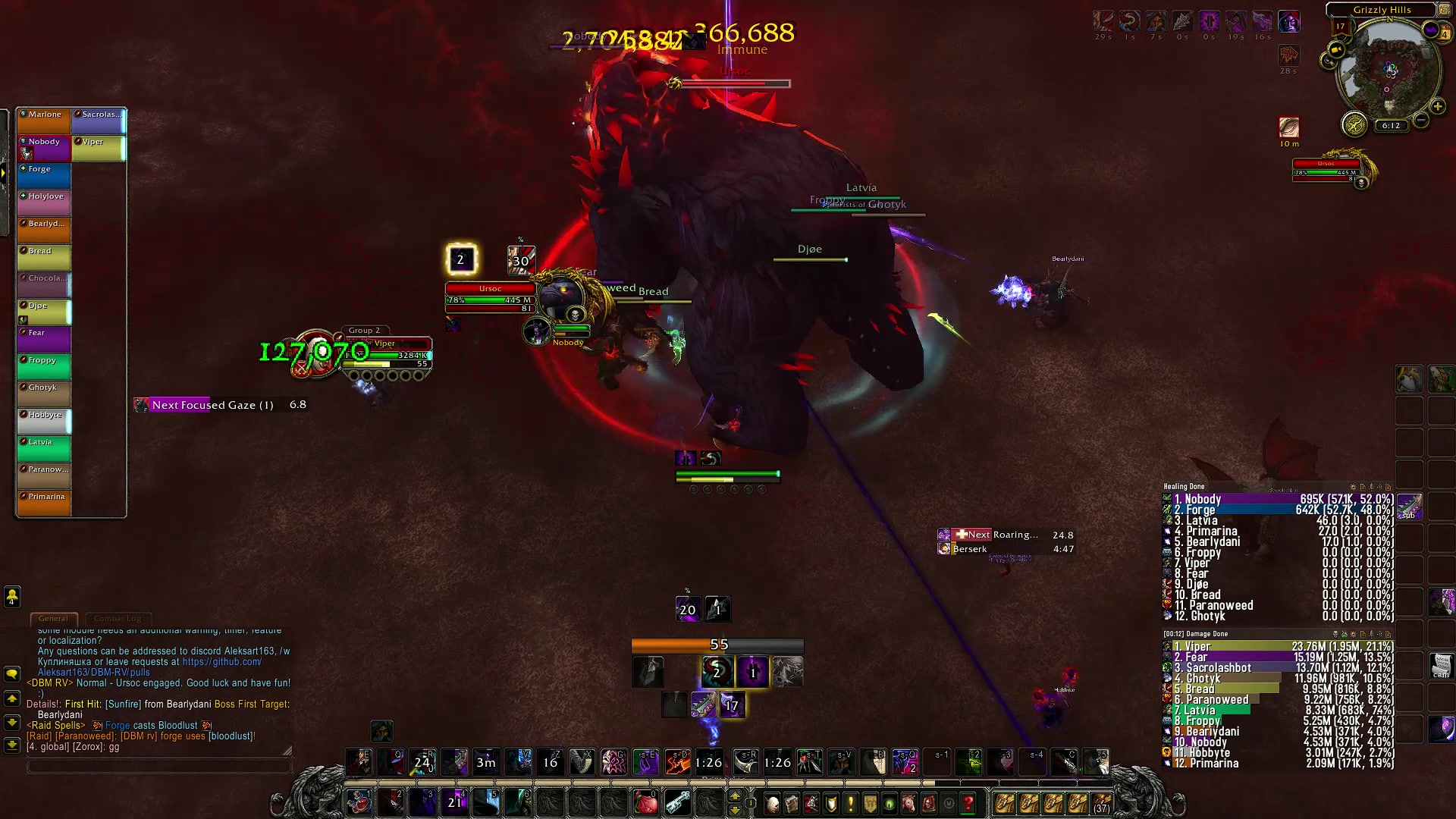Viewport: 1456px width, 819px height.
Task: Open the Grizzly Hills minimap
Action: pos(1389,71)
